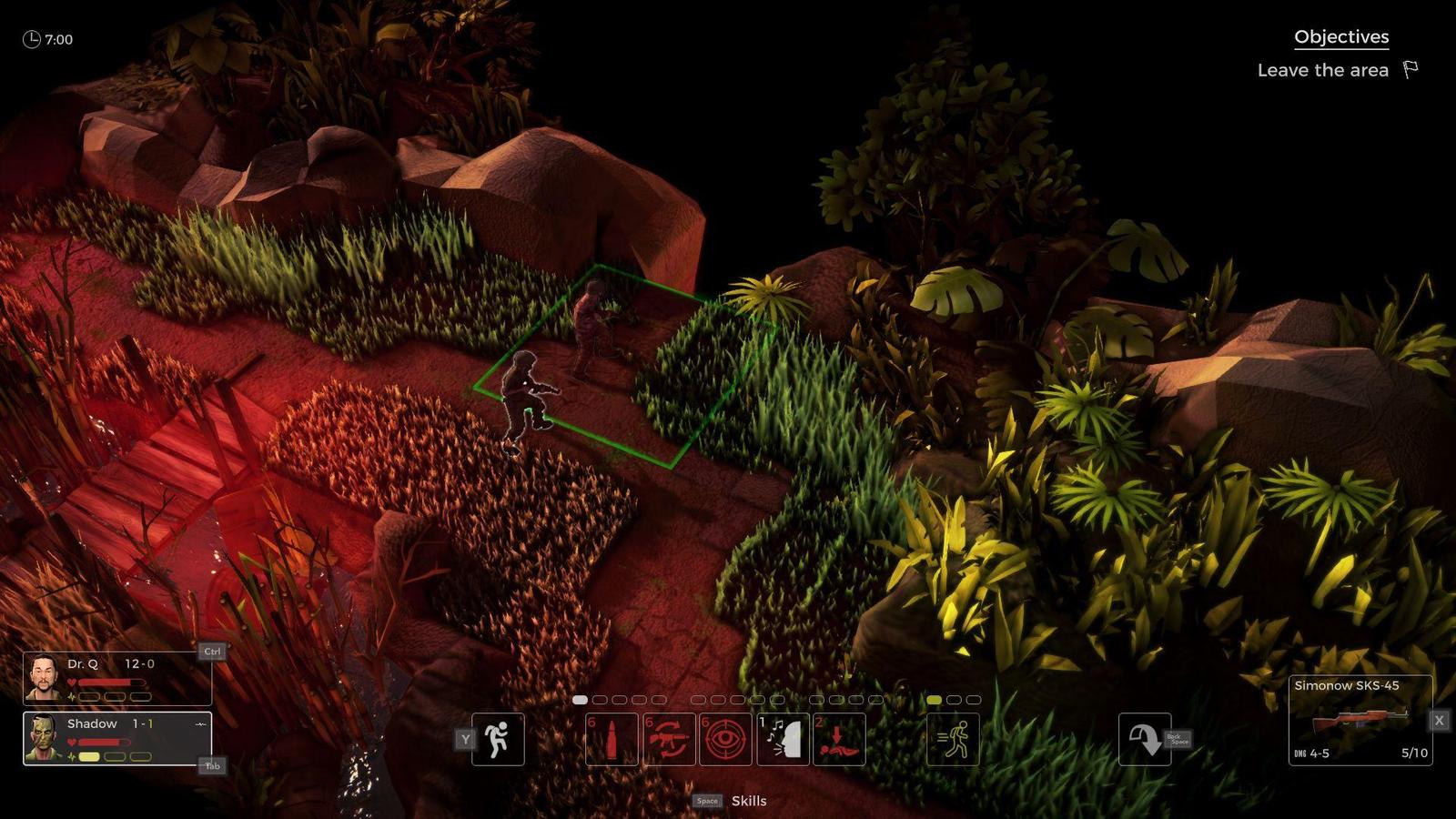
Task: Select Shadow's character portrait card
Action: pos(116,738)
